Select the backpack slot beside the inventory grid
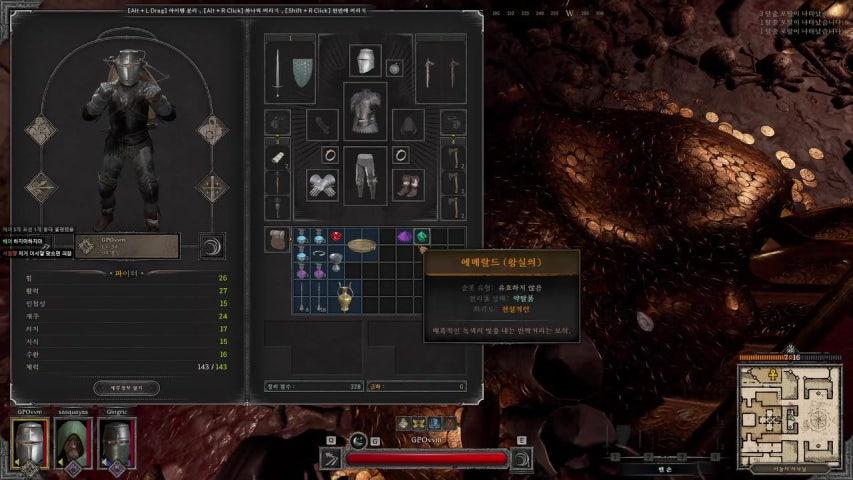Image resolution: width=853 pixels, height=480 pixels. pyautogui.click(x=277, y=240)
